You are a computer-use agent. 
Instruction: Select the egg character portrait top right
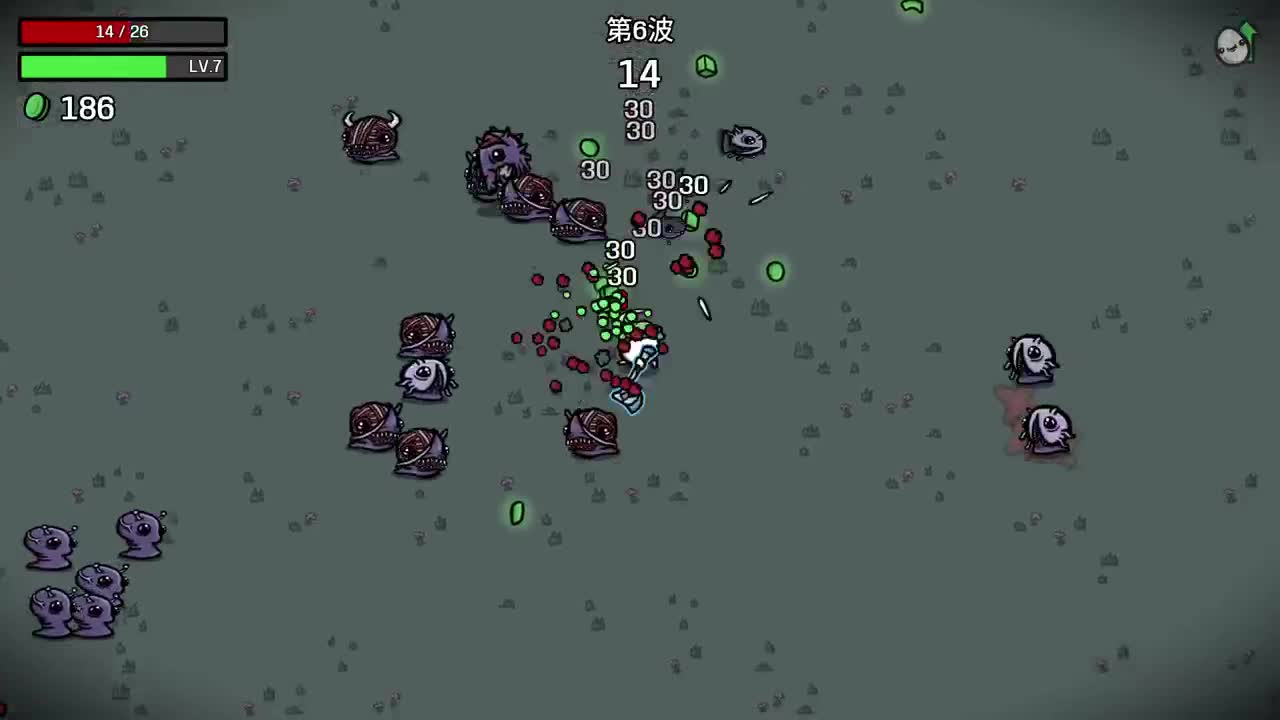1232,45
